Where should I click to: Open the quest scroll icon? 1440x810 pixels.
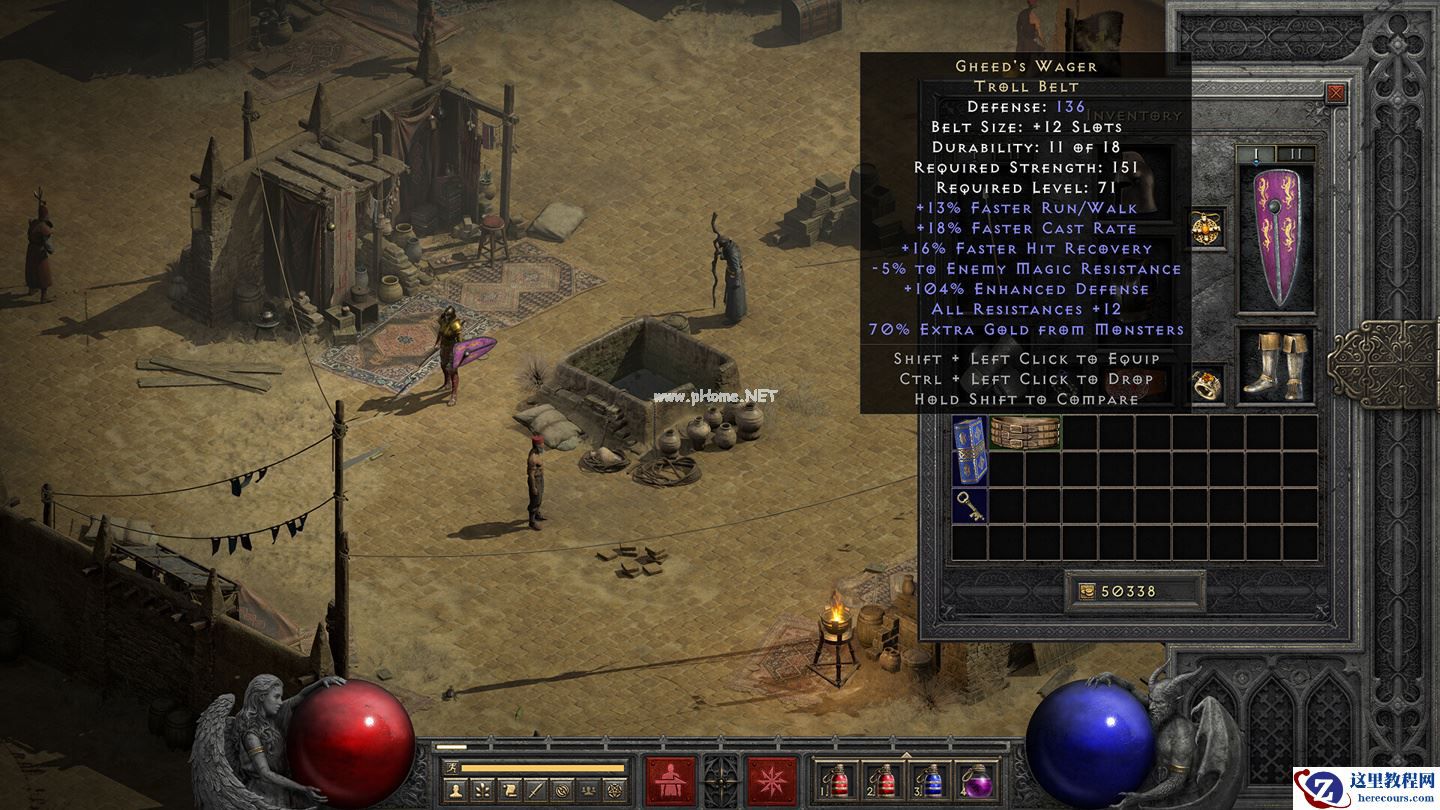[508, 791]
